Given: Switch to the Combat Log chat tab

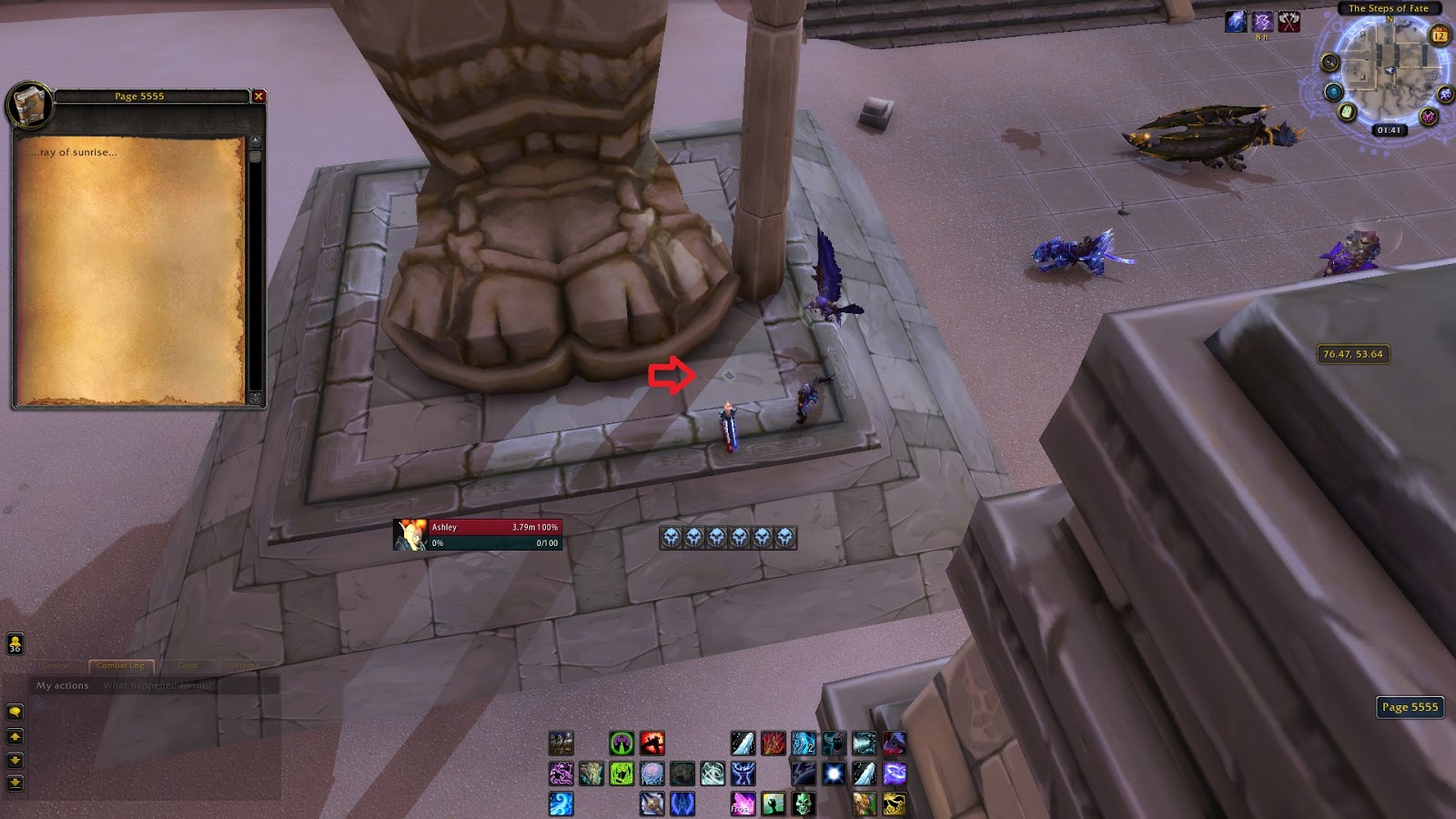Looking at the screenshot, I should click(121, 665).
